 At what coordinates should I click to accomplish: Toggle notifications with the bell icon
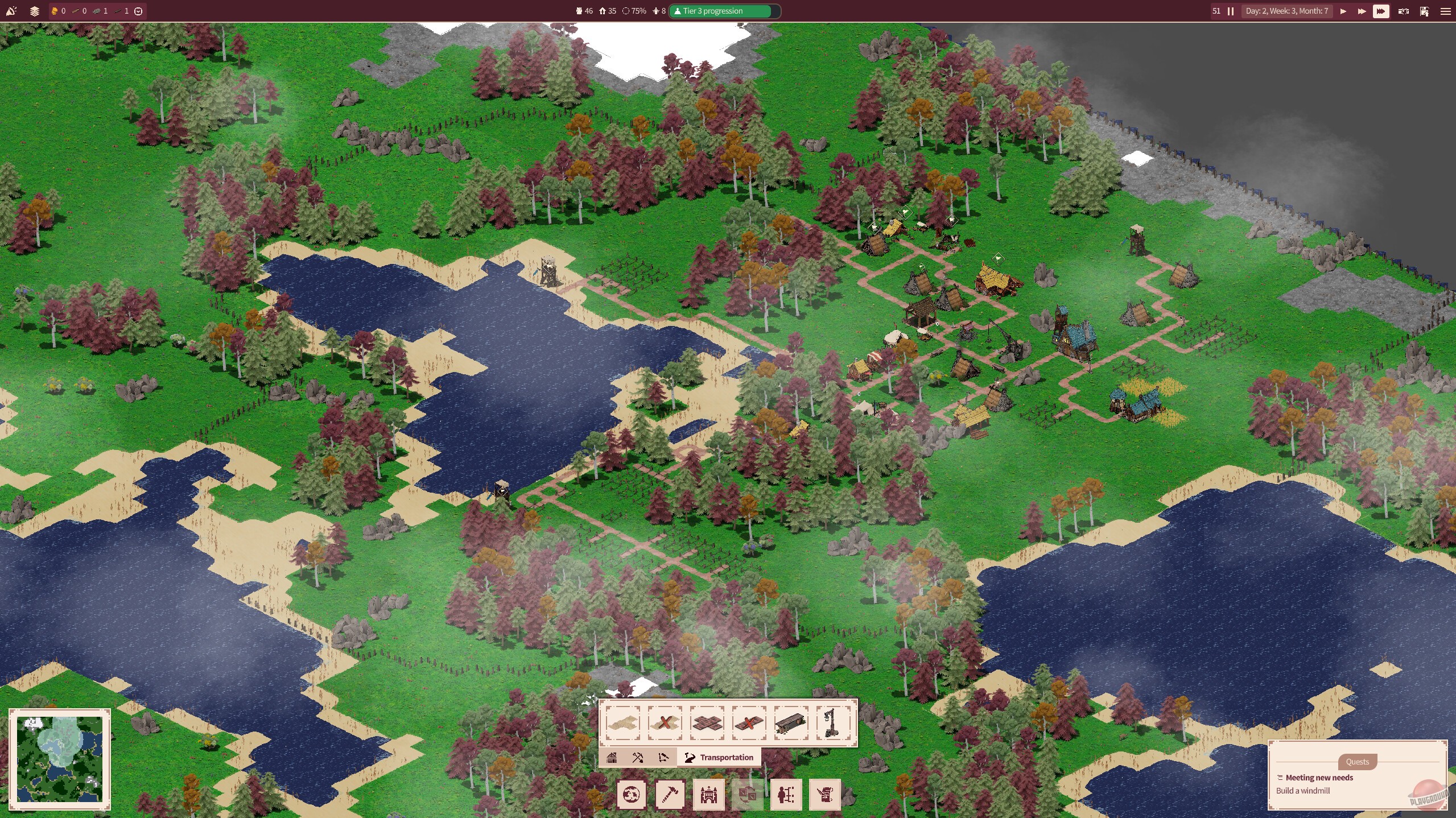pyautogui.click(x=11, y=11)
